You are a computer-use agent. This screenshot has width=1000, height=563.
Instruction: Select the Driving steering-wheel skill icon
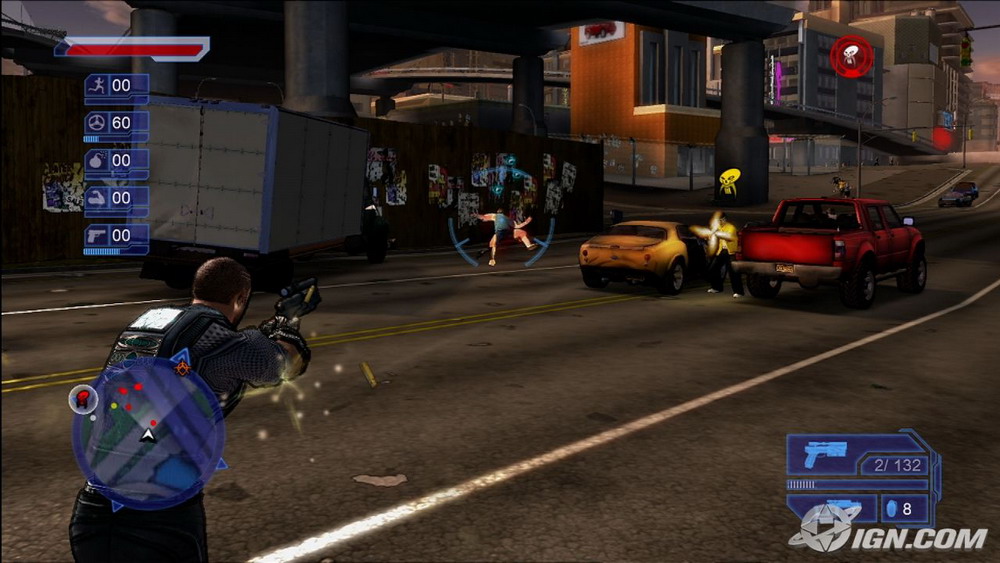tap(97, 123)
